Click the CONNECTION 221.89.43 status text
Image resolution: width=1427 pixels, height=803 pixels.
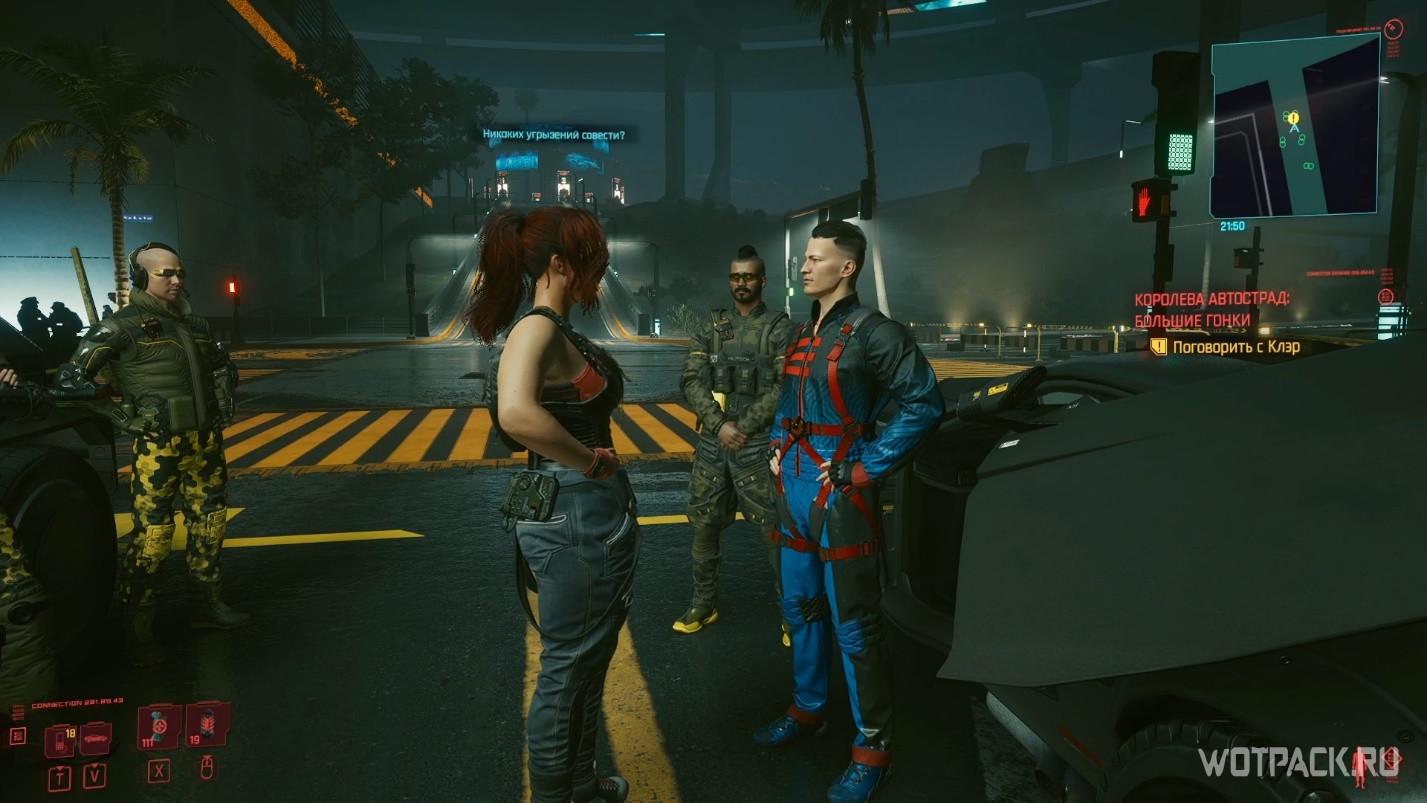[x=78, y=702]
